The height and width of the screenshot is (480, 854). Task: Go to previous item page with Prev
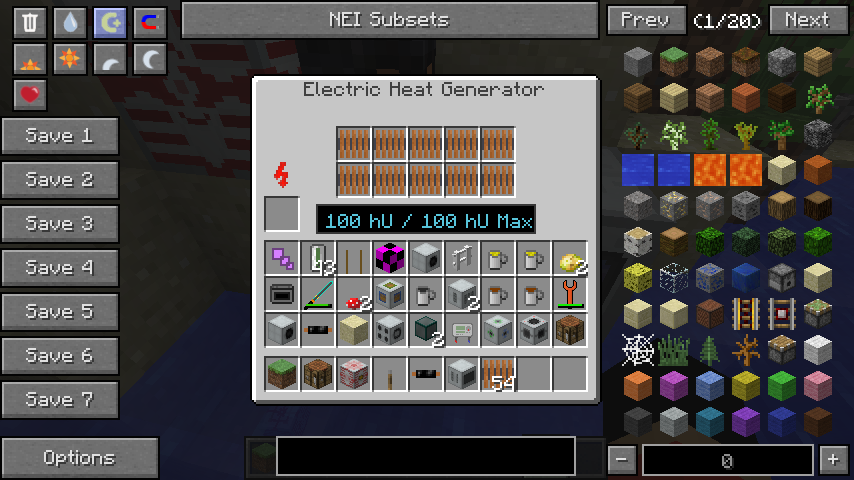point(645,20)
